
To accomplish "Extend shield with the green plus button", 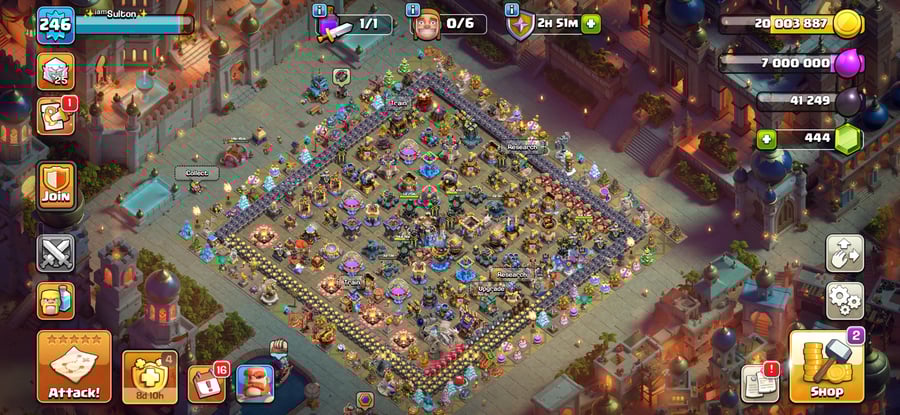I will point(591,24).
